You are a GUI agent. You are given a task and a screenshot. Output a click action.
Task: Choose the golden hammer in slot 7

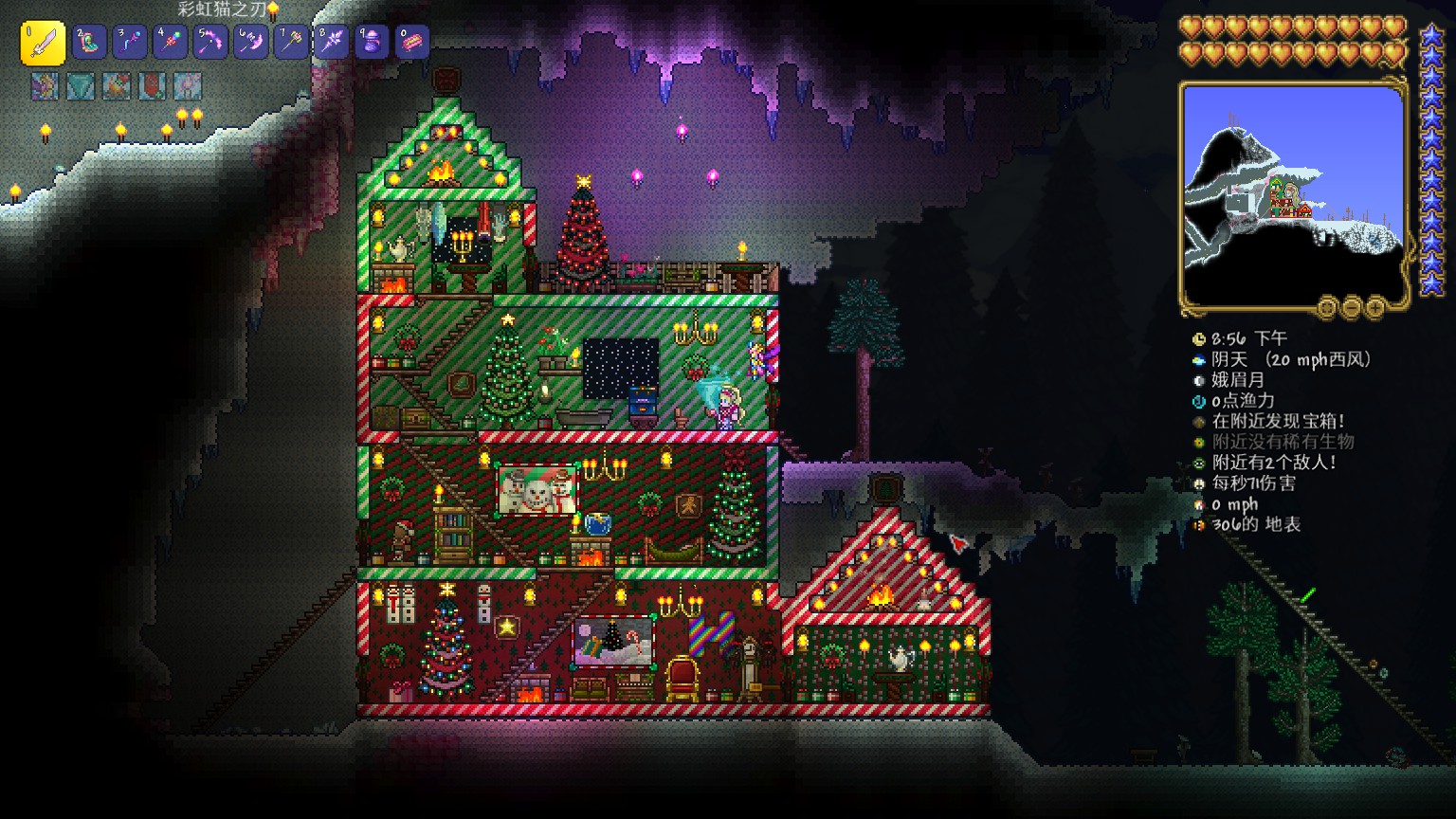pyautogui.click(x=291, y=42)
